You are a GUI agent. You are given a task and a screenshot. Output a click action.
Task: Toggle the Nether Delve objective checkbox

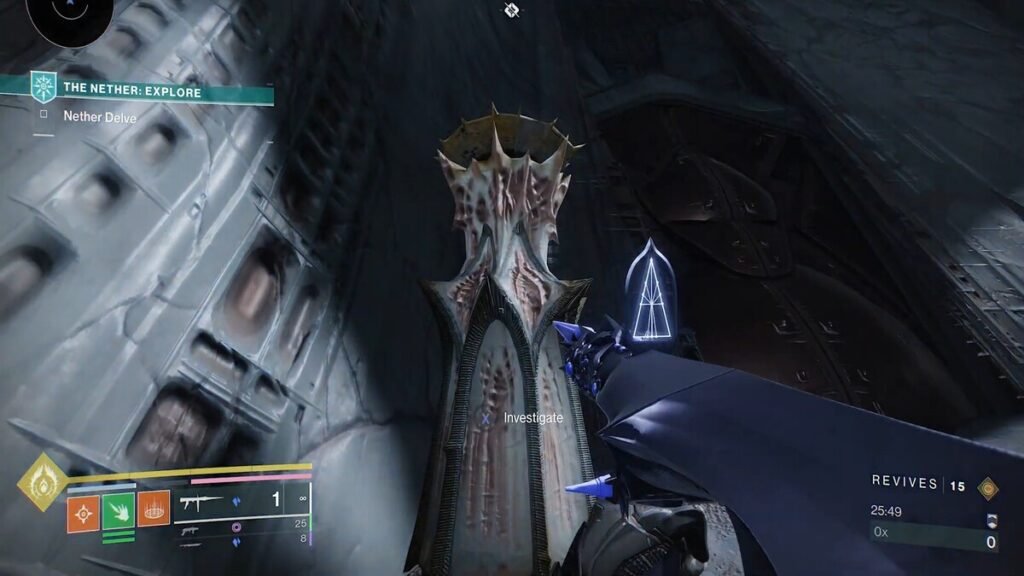point(44,116)
